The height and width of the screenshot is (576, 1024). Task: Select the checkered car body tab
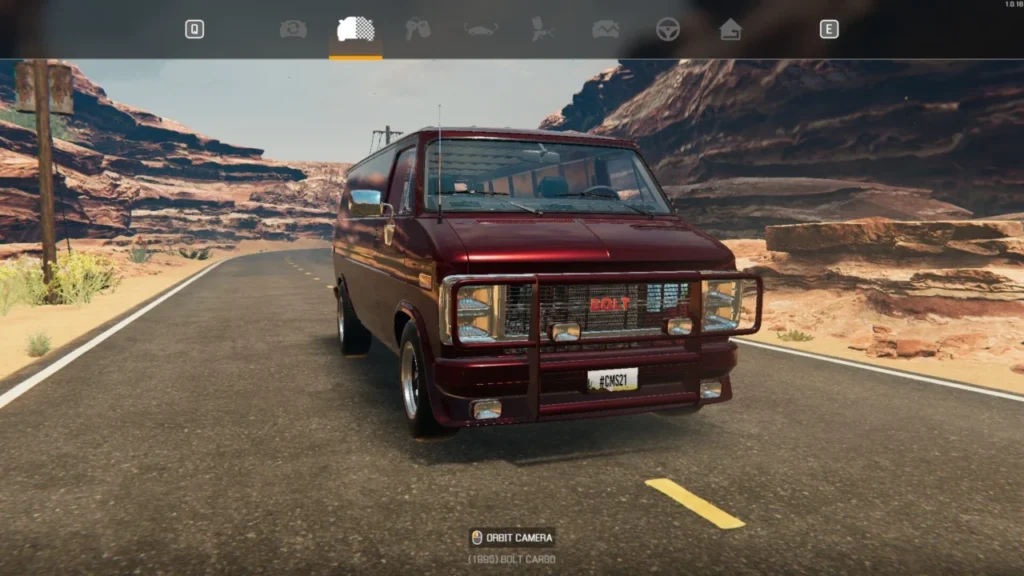pyautogui.click(x=355, y=30)
